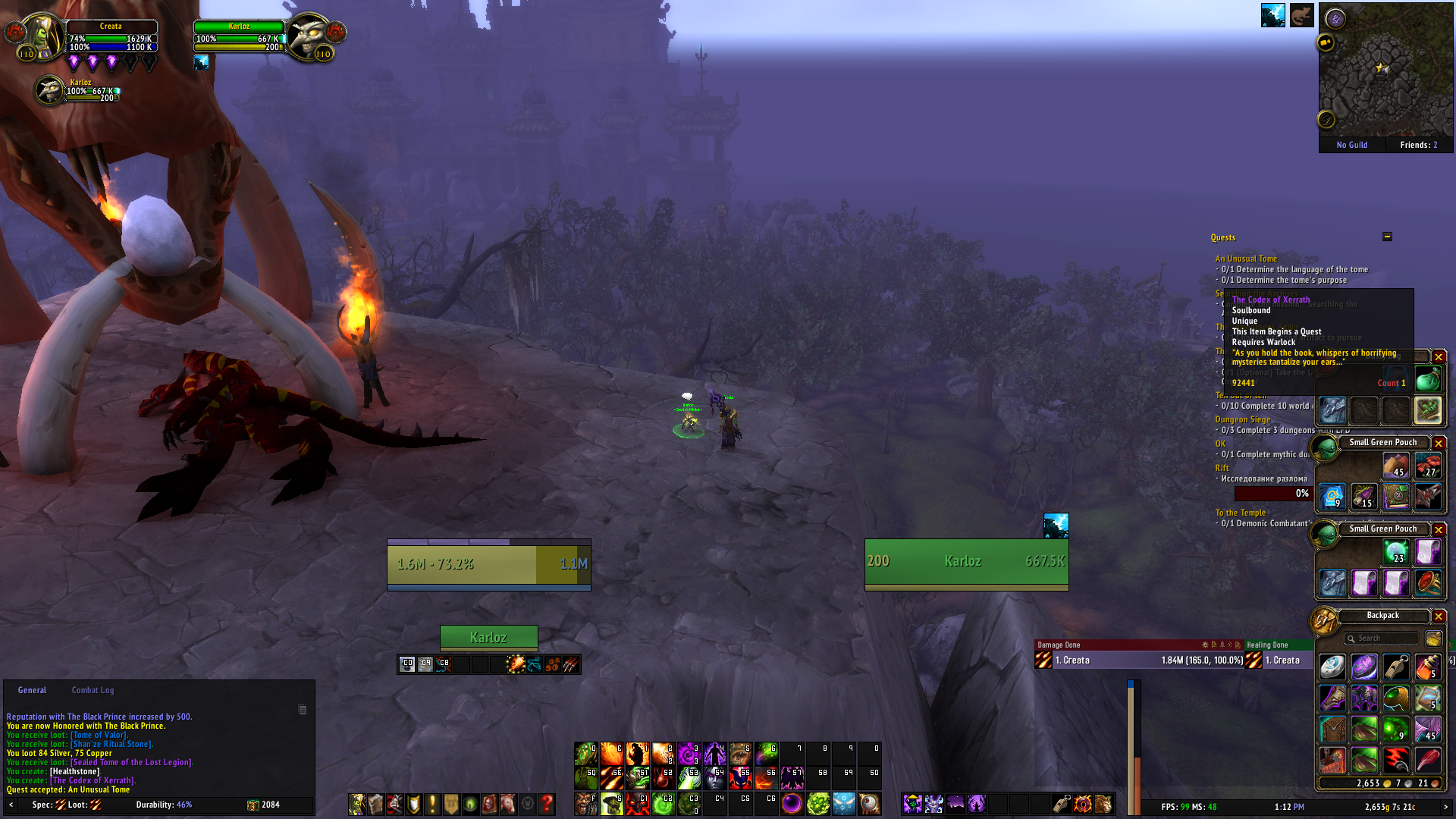This screenshot has height=819, width=1456.
Task: Open the character info micro button
Action: (356, 804)
